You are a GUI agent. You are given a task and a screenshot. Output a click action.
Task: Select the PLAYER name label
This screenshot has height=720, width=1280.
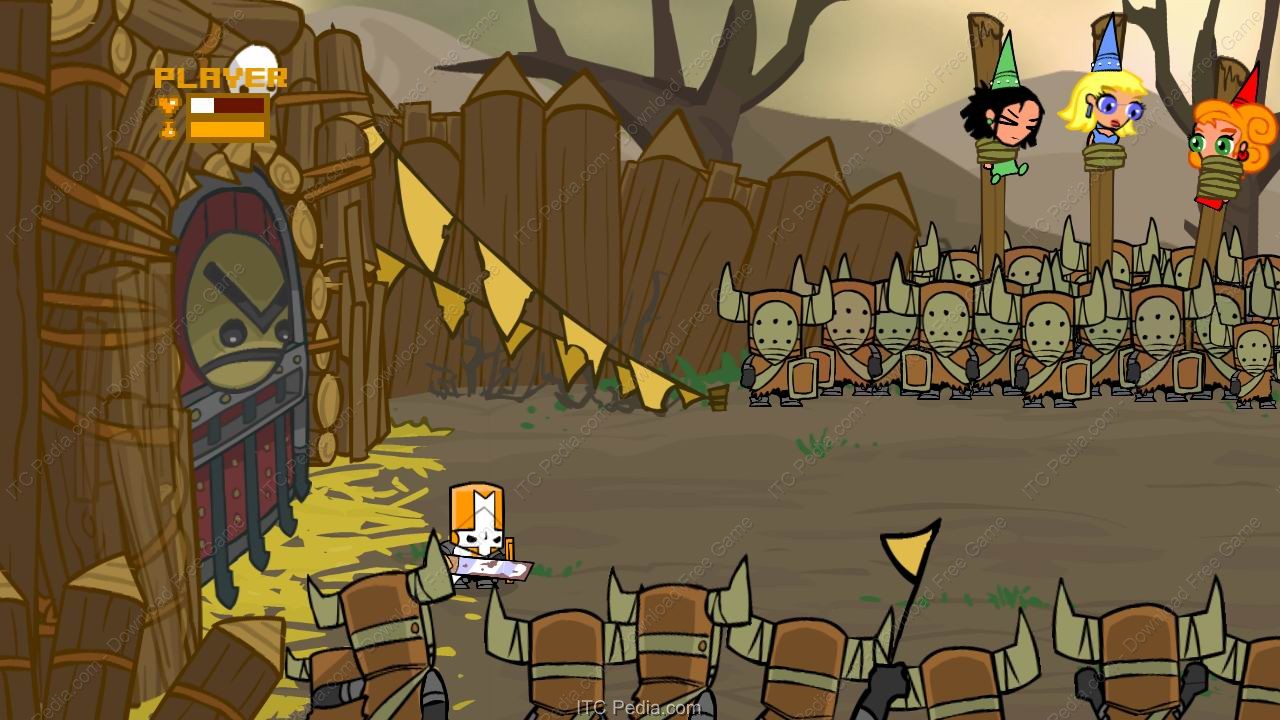coord(222,76)
